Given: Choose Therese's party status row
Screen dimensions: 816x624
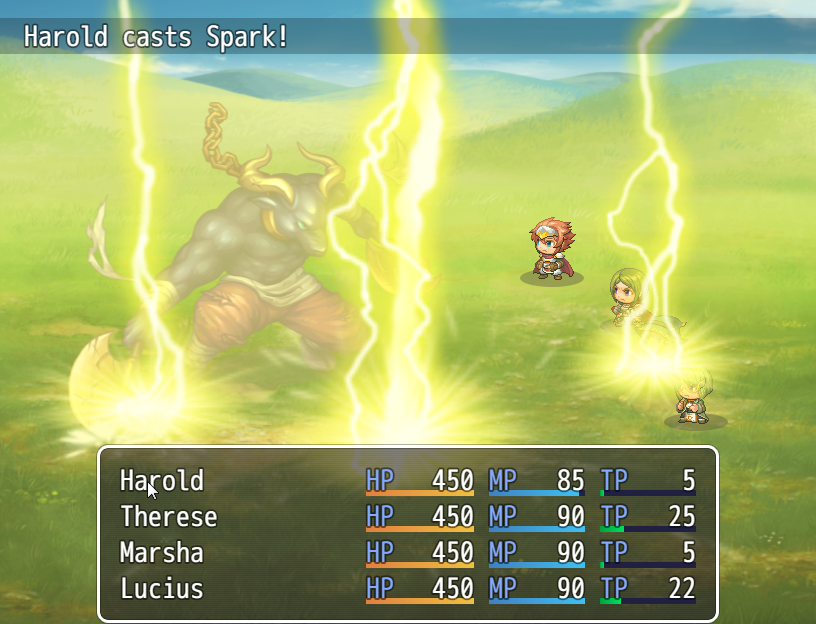Looking at the screenshot, I should [x=168, y=517].
